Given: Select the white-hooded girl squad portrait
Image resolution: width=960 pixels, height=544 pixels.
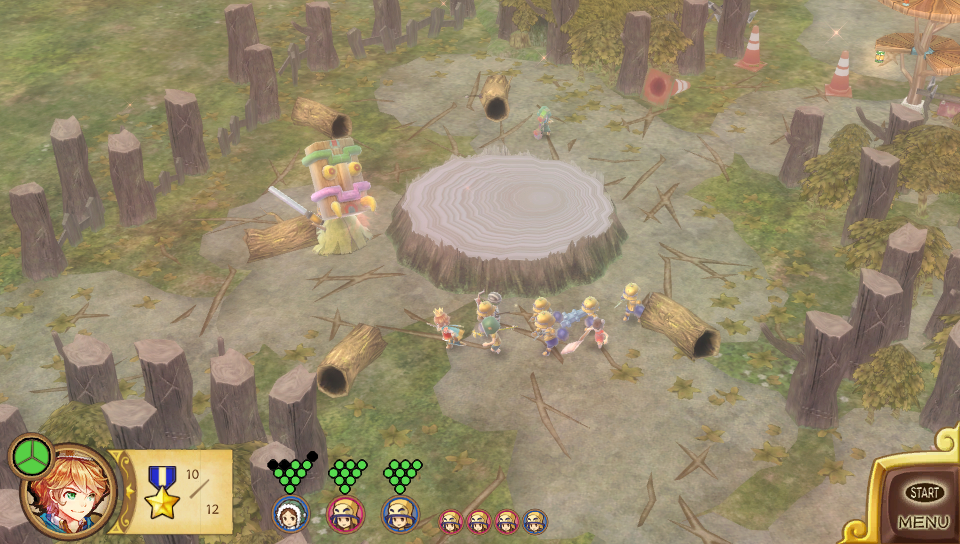Looking at the screenshot, I should pos(290,514).
